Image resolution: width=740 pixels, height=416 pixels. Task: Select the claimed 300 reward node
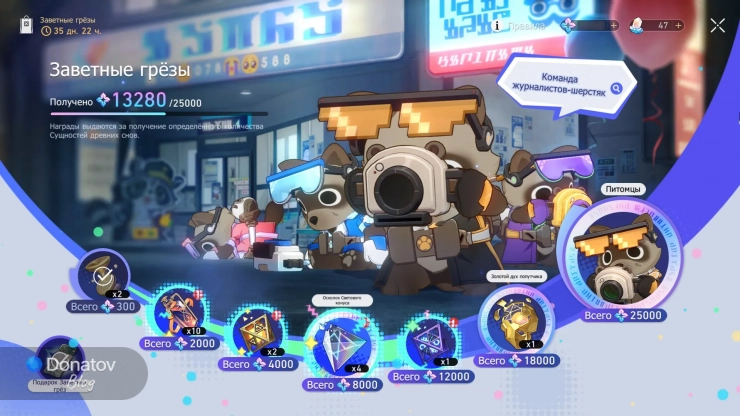(x=104, y=274)
